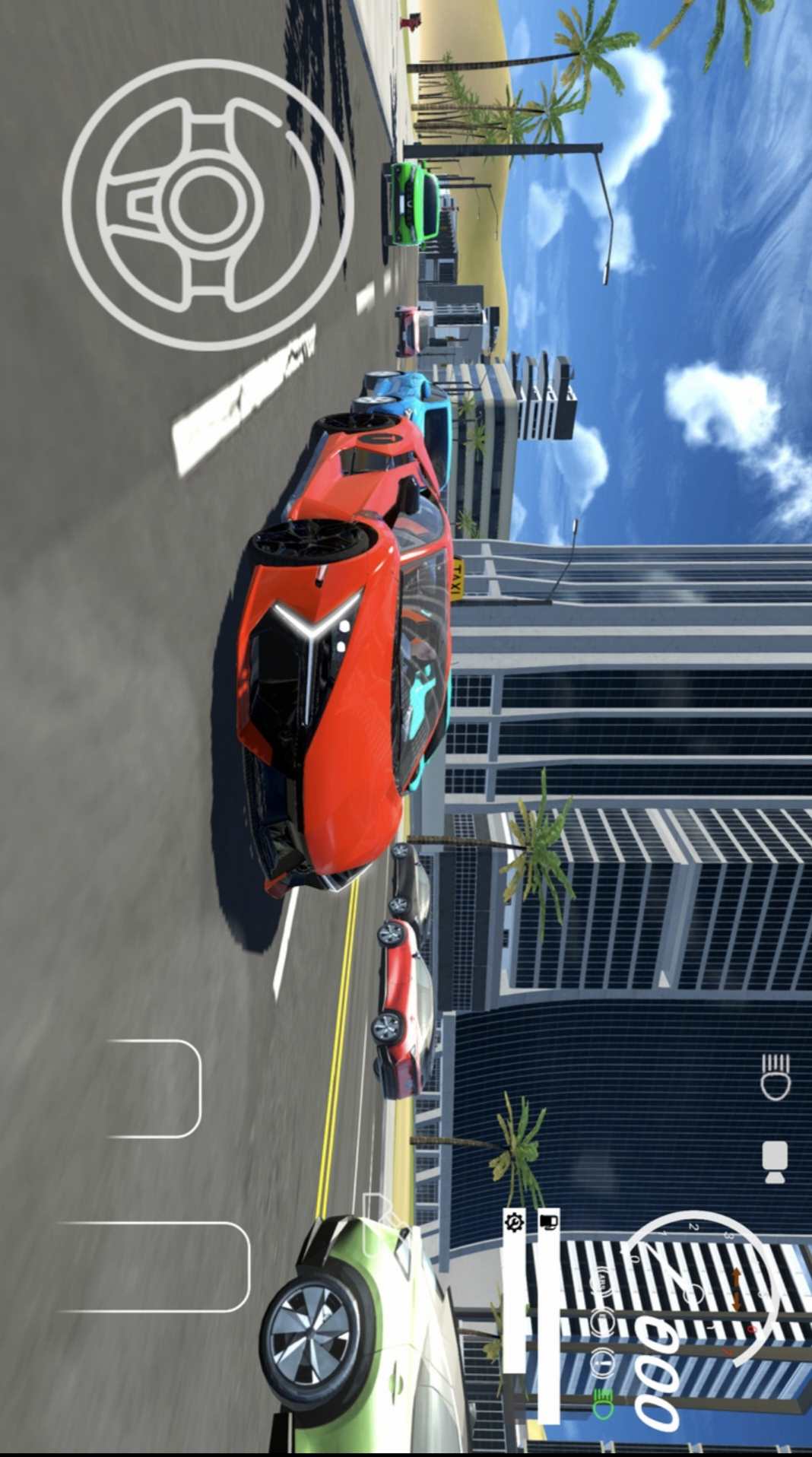The width and height of the screenshot is (812, 1457).
Task: Tap the solid white seat-shaped icon
Action: pos(776,1162)
